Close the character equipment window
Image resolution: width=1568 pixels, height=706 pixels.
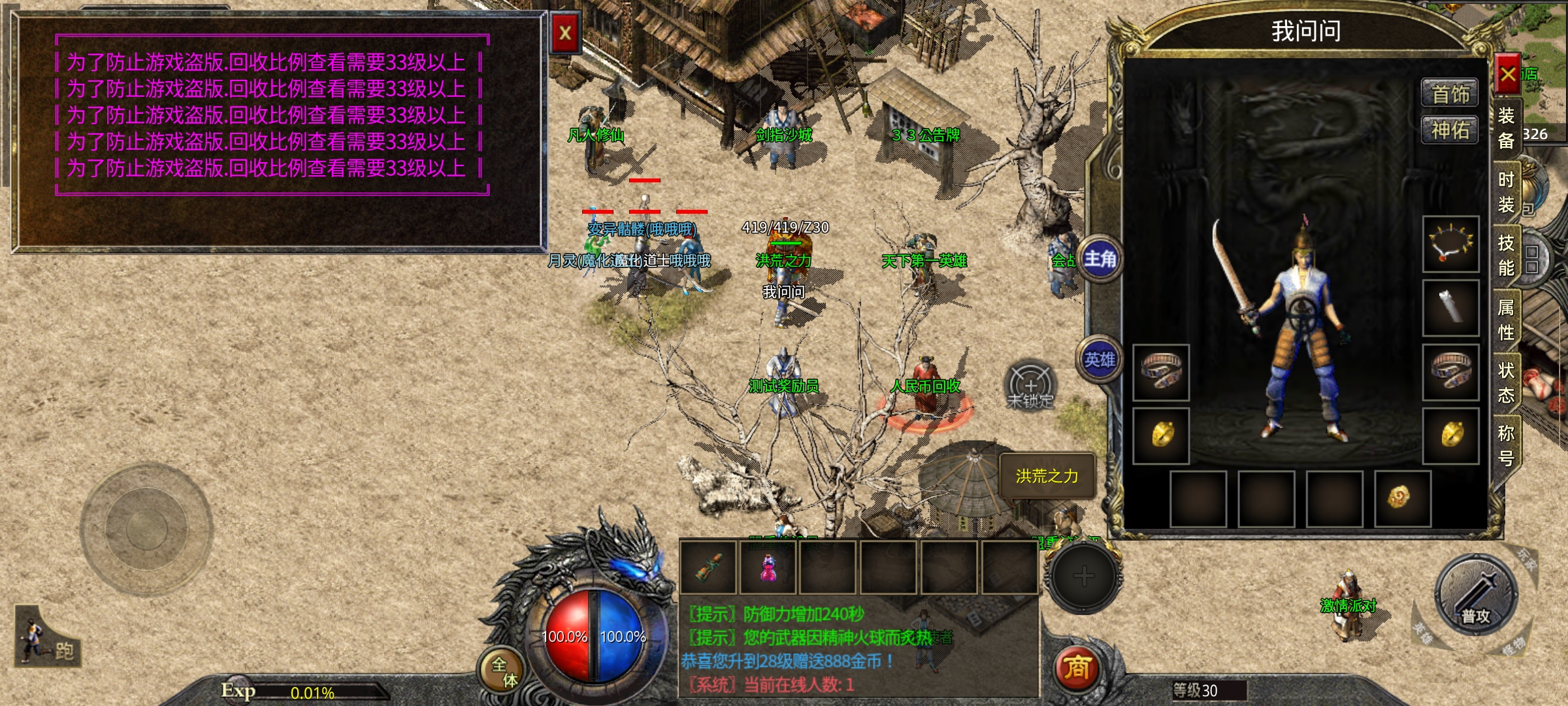1508,75
